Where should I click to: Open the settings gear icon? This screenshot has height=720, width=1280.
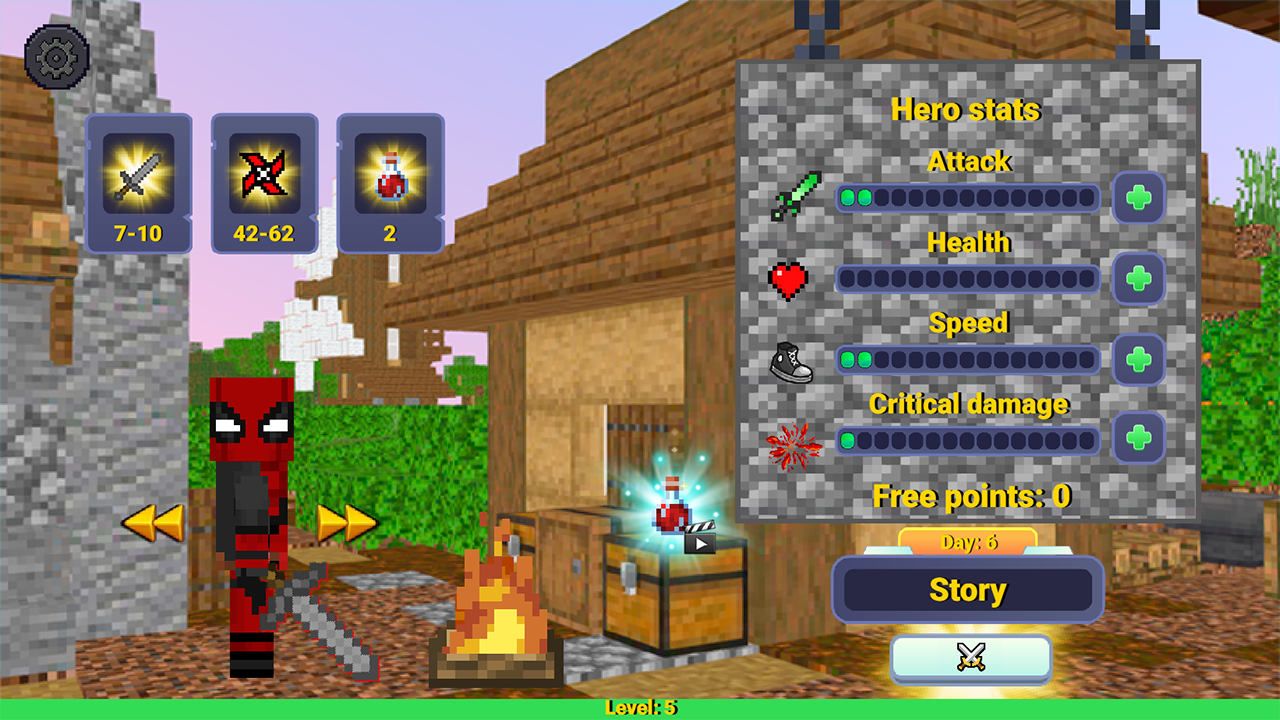click(57, 55)
